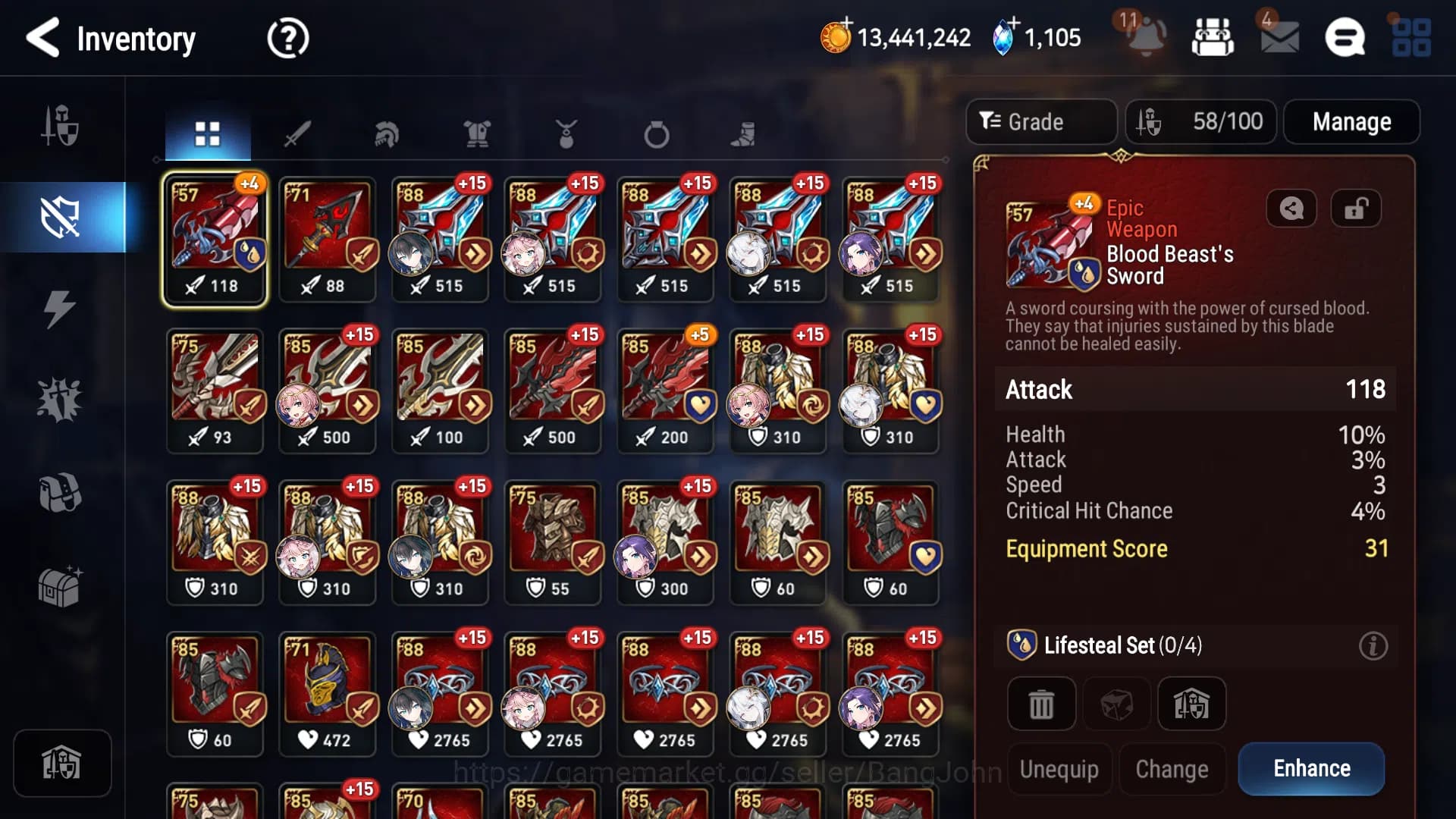Discard the item using the trash icon

pos(1040,703)
